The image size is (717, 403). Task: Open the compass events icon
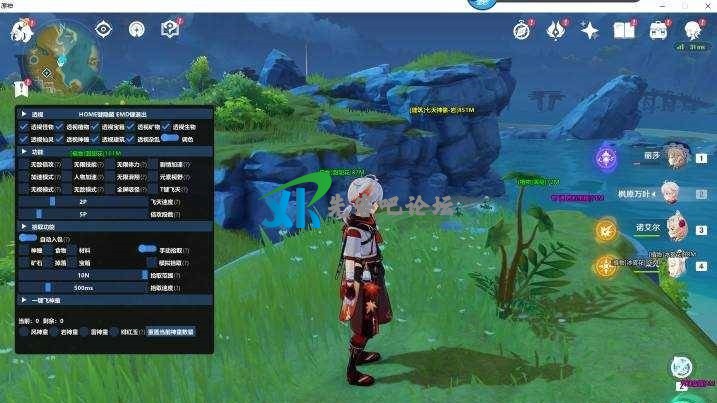click(x=523, y=30)
